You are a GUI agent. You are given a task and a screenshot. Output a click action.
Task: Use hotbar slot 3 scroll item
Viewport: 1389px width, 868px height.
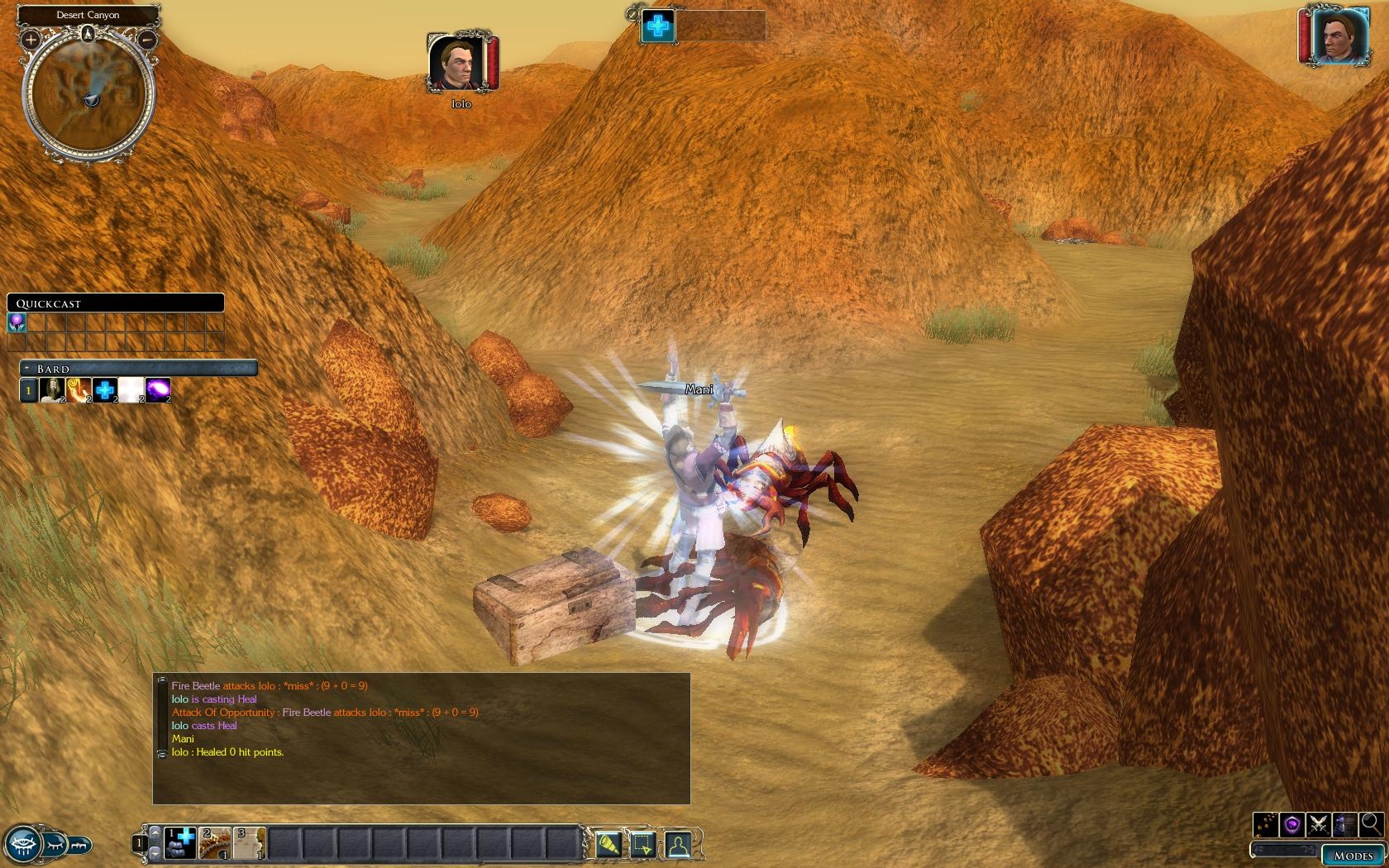pyautogui.click(x=249, y=843)
